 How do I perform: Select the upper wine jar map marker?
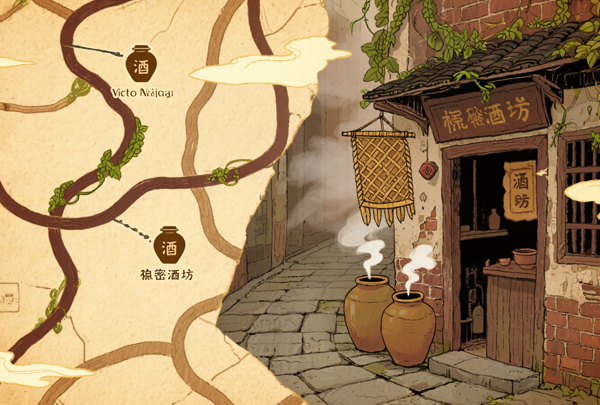tap(141, 63)
